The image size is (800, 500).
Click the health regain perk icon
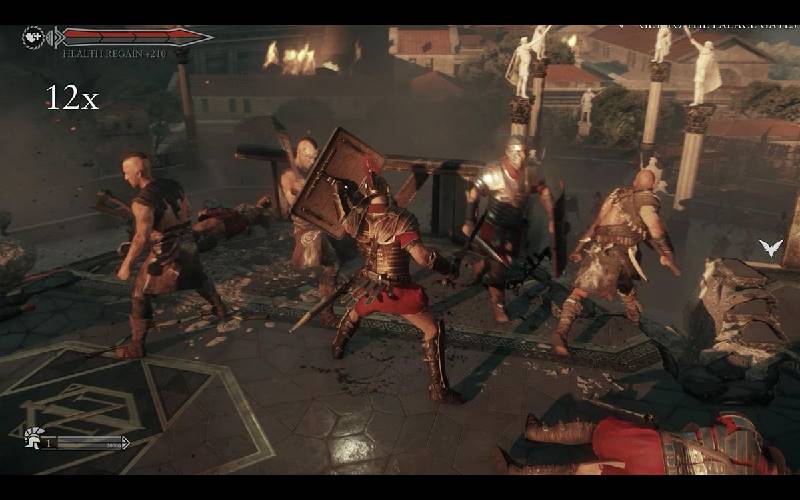pos(33,37)
